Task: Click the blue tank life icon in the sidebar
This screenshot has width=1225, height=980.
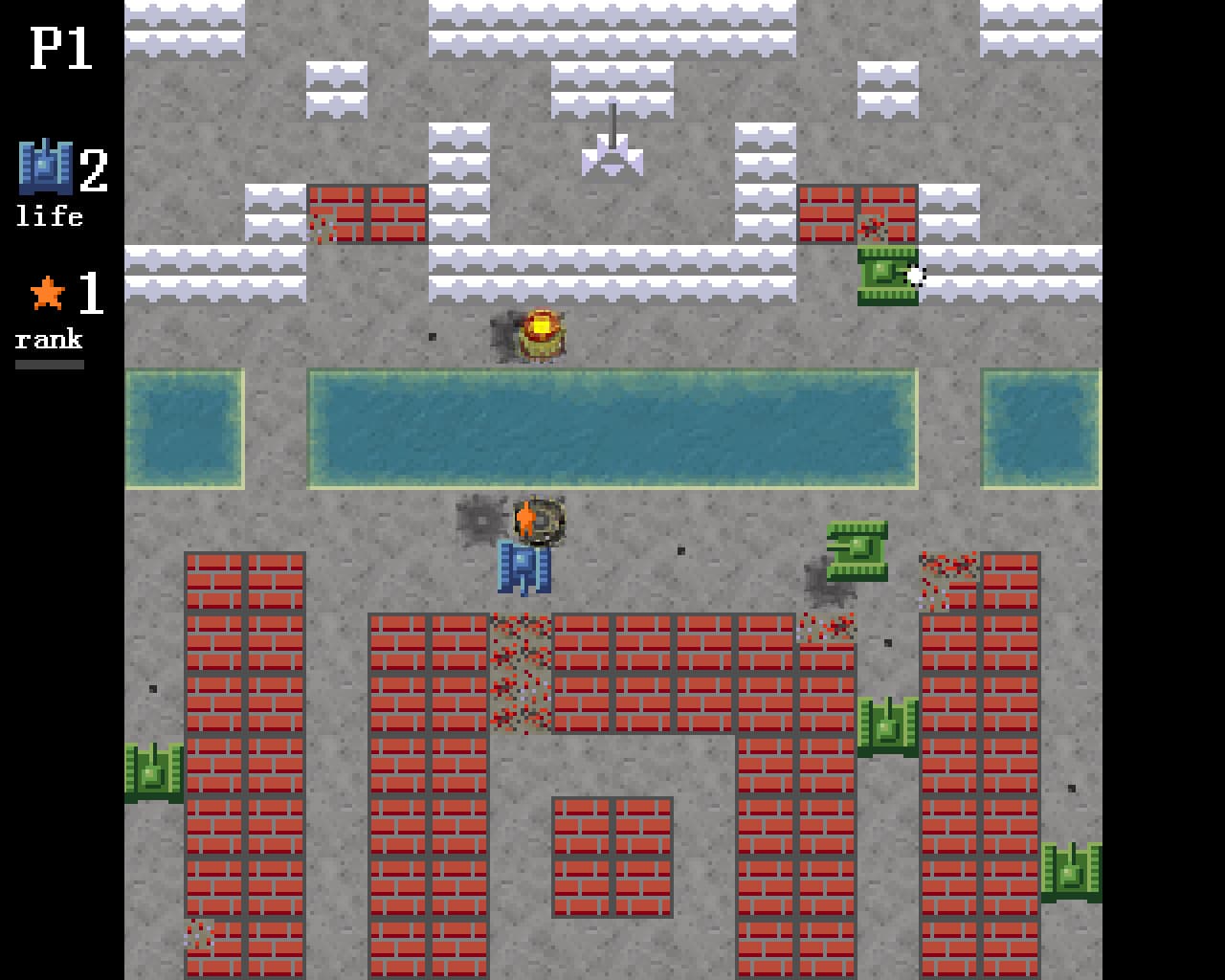Action: 44,169
